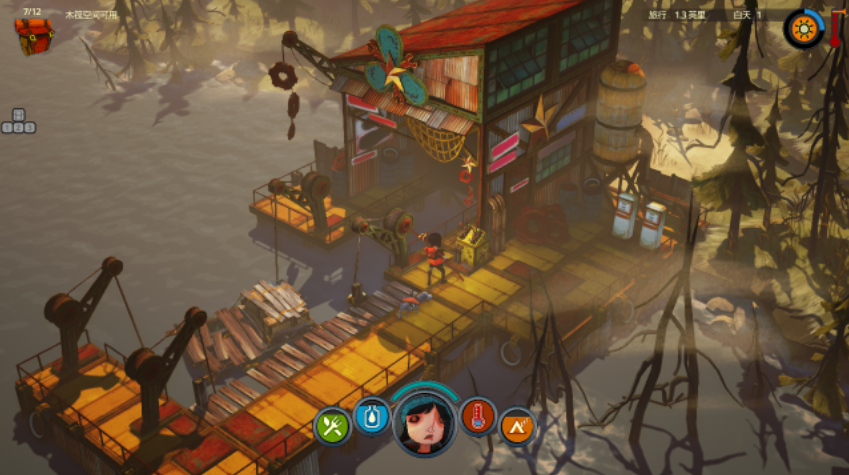Viewport: 849px width, 475px height.
Task: Check the blue water jar thirst icon
Action: 371,415
